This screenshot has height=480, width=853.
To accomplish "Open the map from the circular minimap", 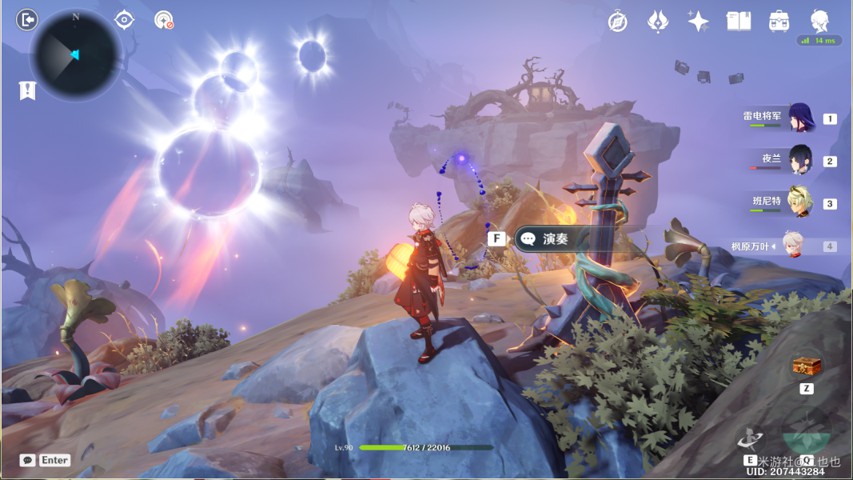I will click(x=75, y=54).
